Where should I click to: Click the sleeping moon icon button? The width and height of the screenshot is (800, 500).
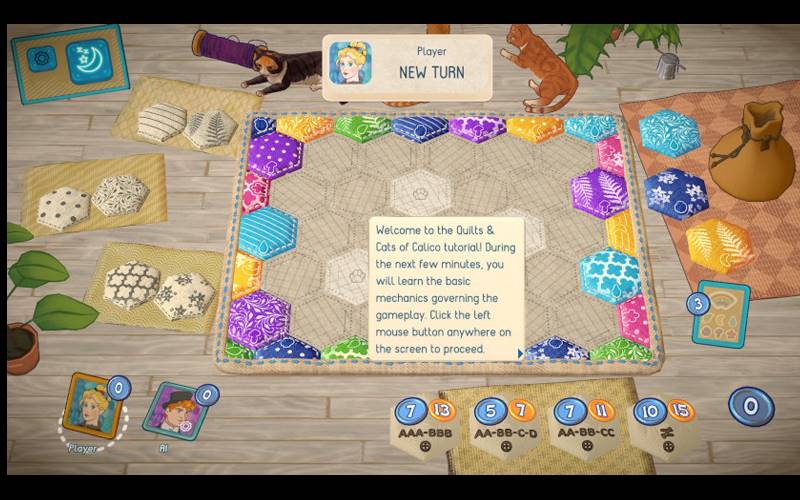point(86,61)
